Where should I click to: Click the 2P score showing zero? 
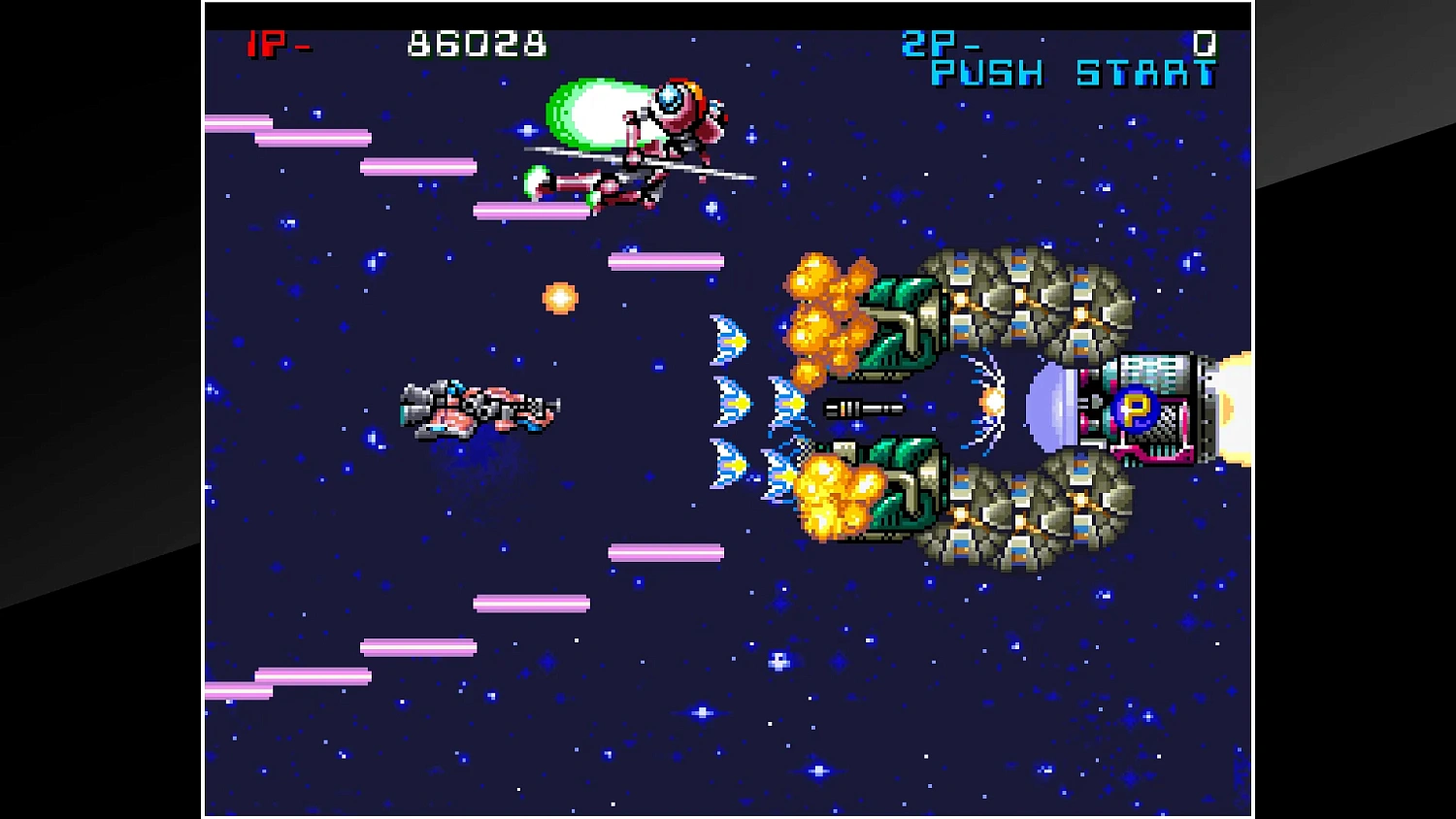(1208, 44)
